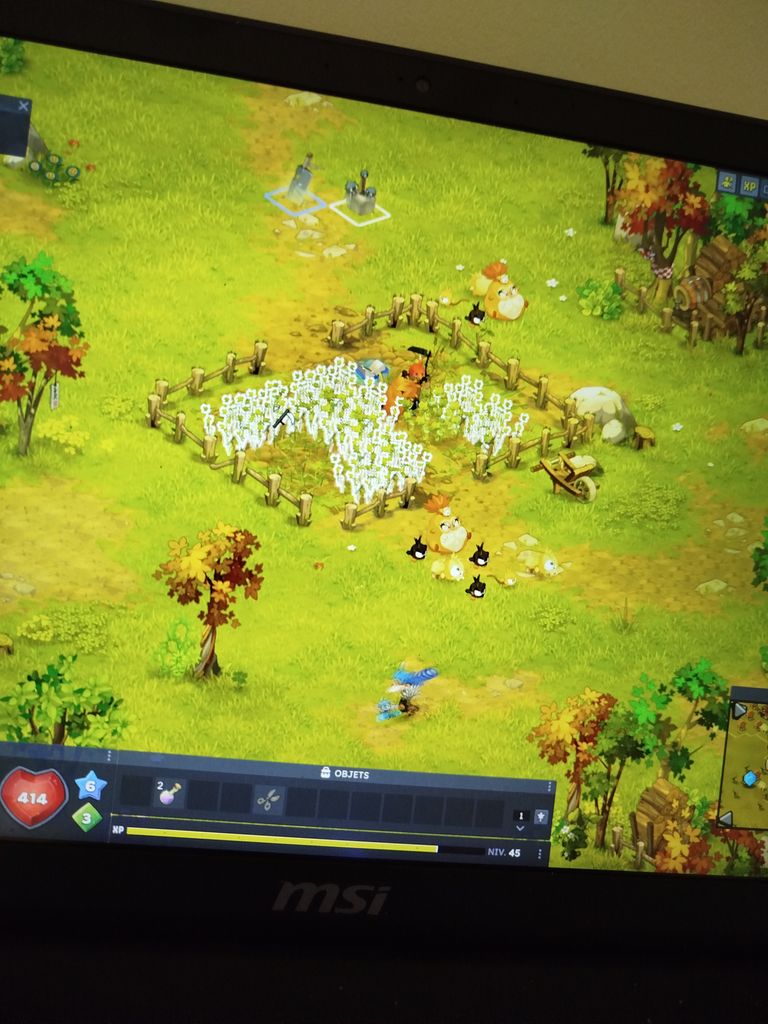Open the Objets bar header

pos(343,773)
